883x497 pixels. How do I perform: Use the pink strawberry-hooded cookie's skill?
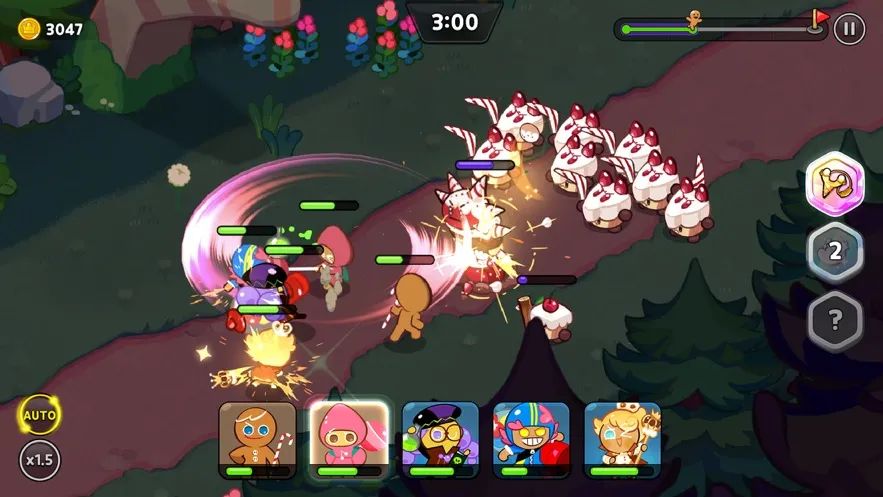[x=348, y=439]
